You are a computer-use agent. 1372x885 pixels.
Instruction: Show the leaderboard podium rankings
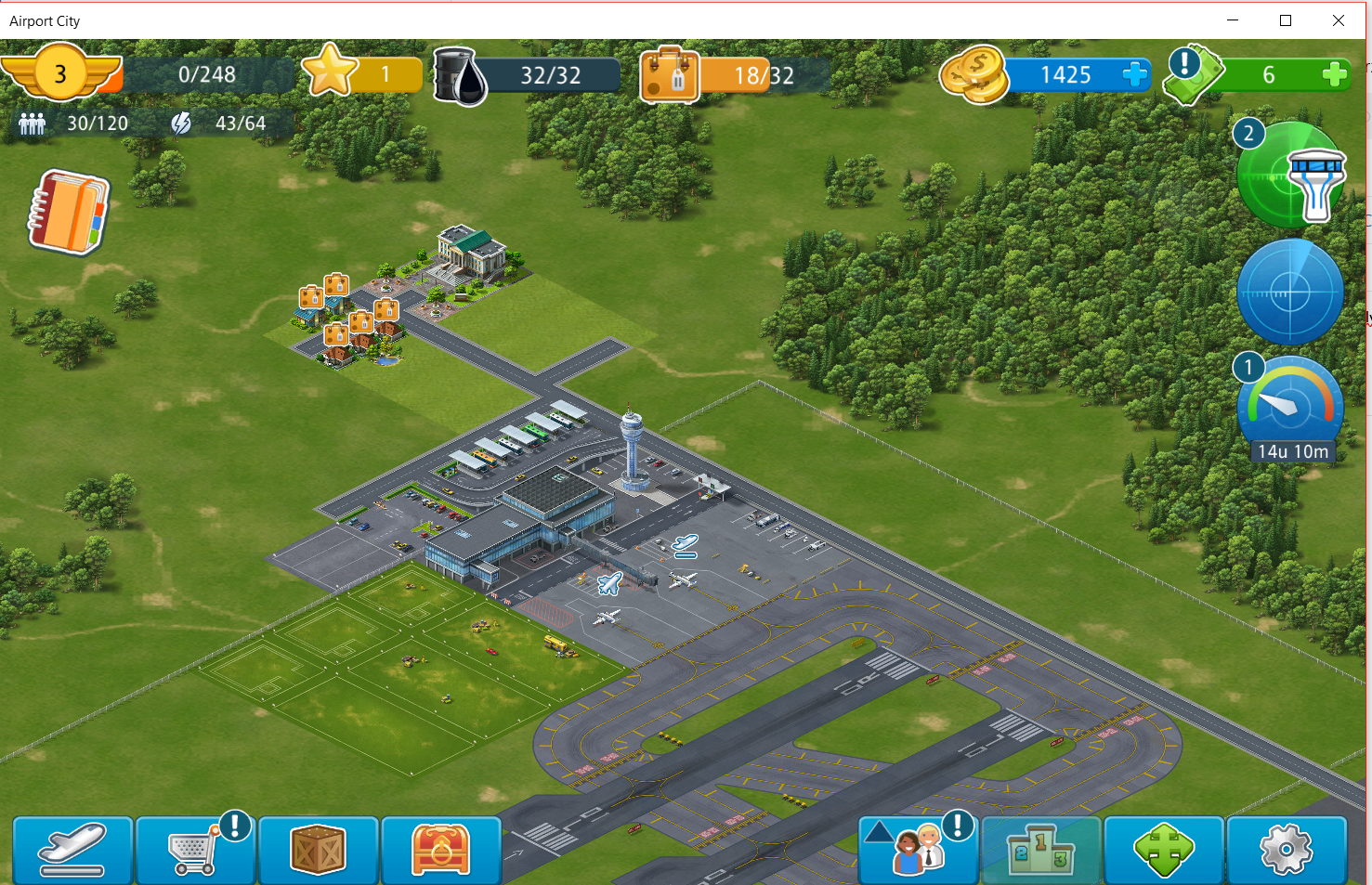(1040, 850)
